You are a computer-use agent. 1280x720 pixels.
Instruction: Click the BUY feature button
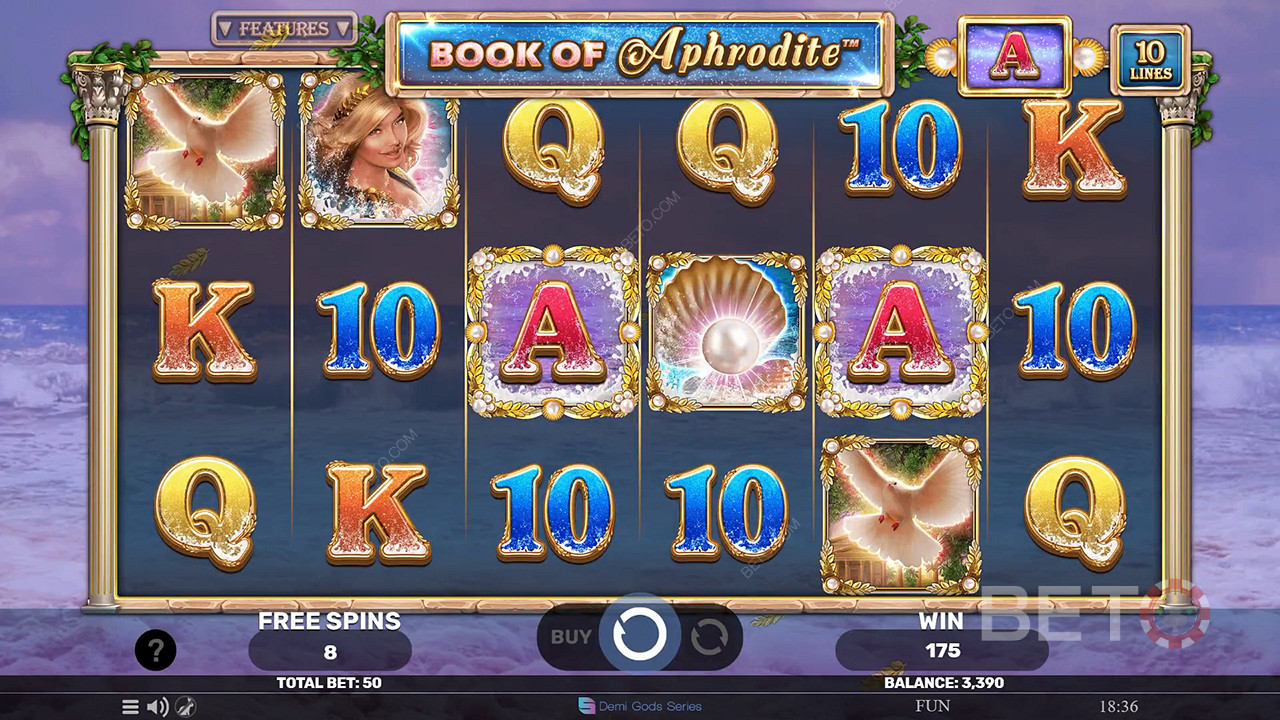point(571,636)
